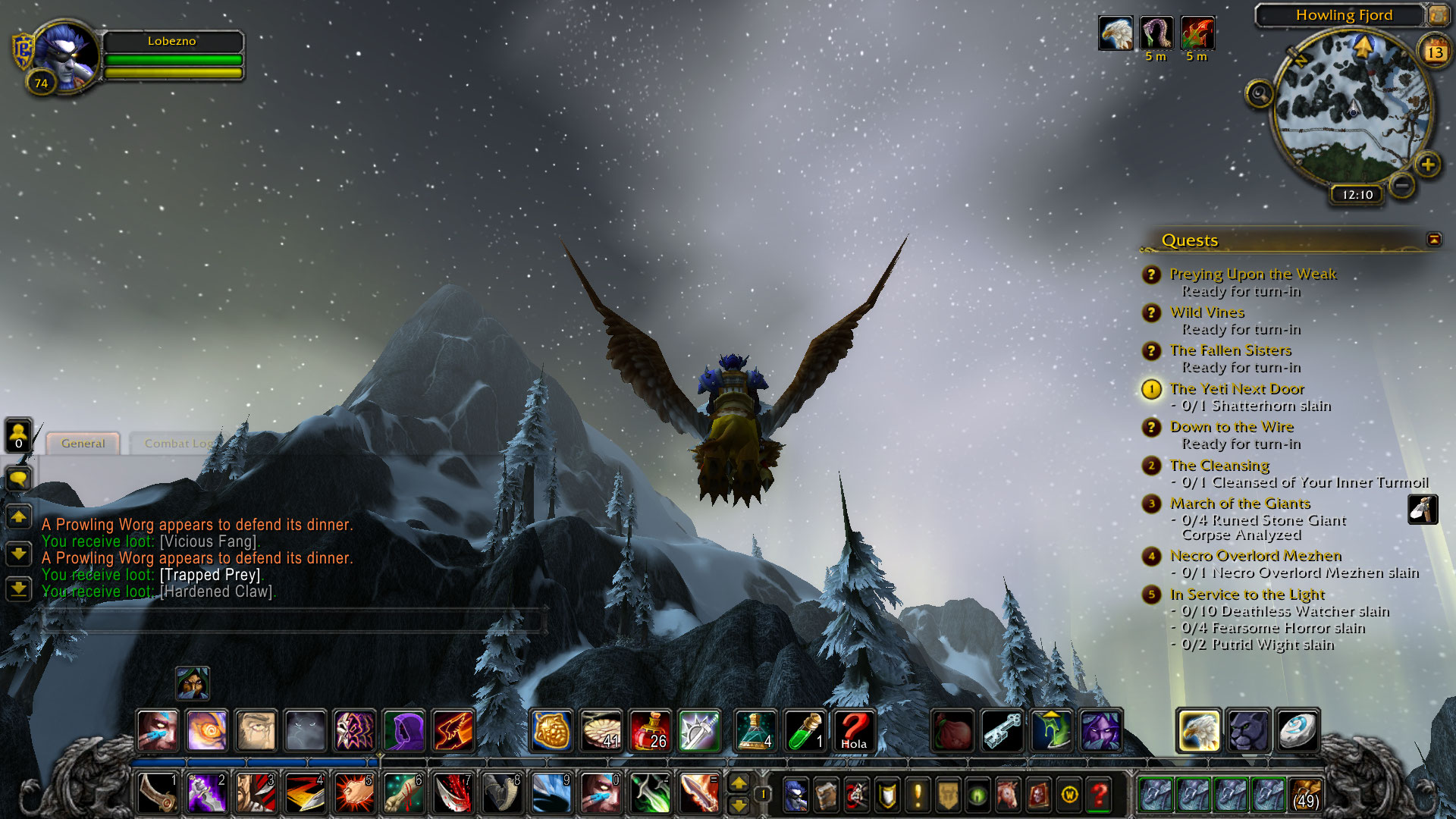Open the spellbook micro menu button
1456x819 pixels.
point(826,795)
